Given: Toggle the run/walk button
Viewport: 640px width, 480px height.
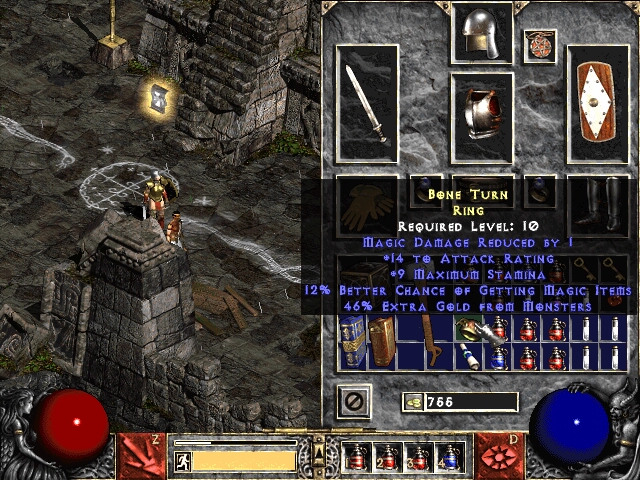Looking at the screenshot, I should coord(184,460).
